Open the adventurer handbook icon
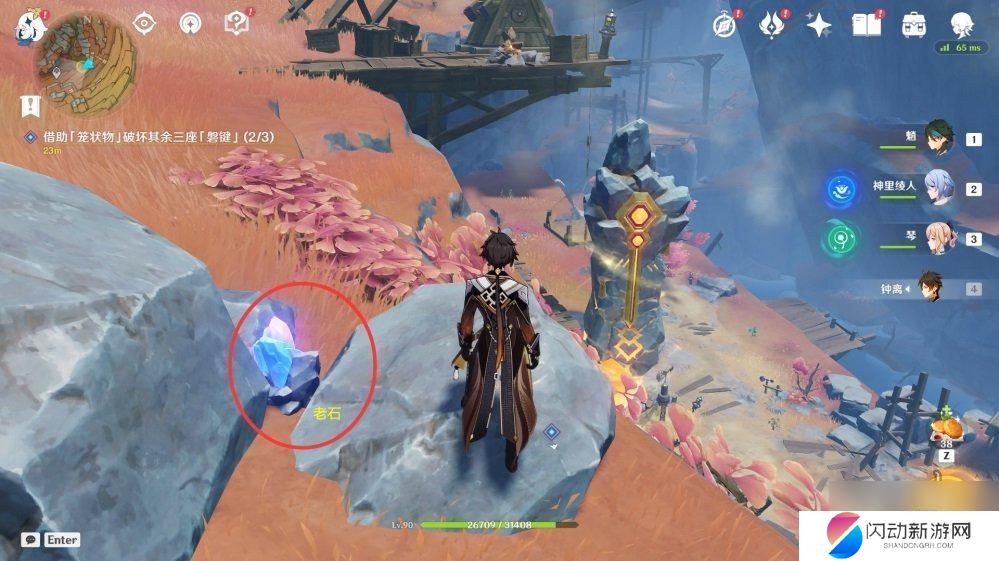Screen dimensions: 999x561 [x=866, y=25]
